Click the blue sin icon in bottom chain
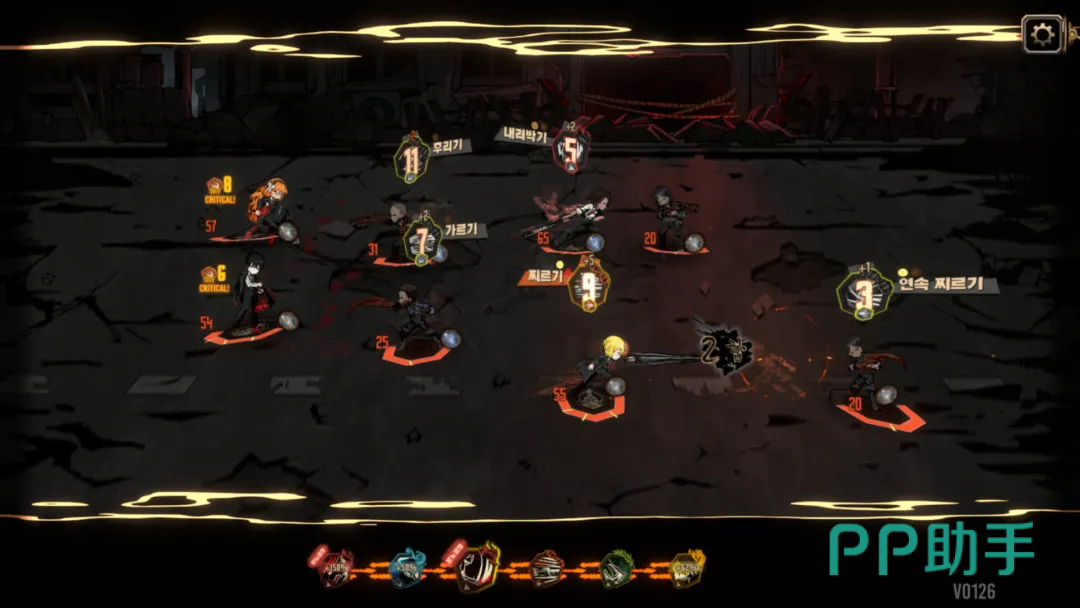1080x608 pixels. pyautogui.click(x=408, y=568)
